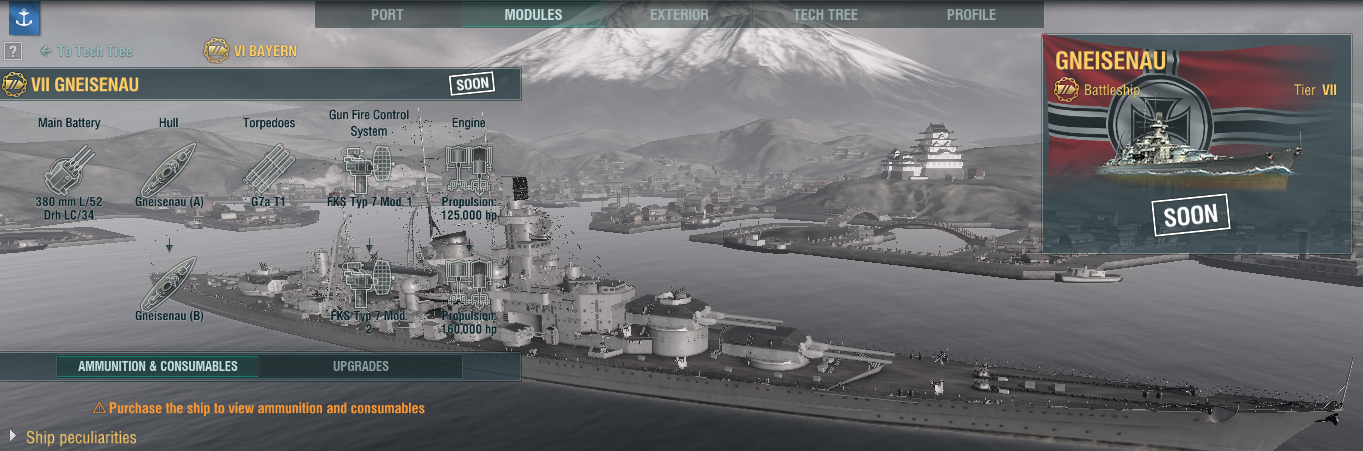This screenshot has width=1363, height=451.
Task: Go back via To Tech Tree link
Action: pyautogui.click(x=86, y=51)
